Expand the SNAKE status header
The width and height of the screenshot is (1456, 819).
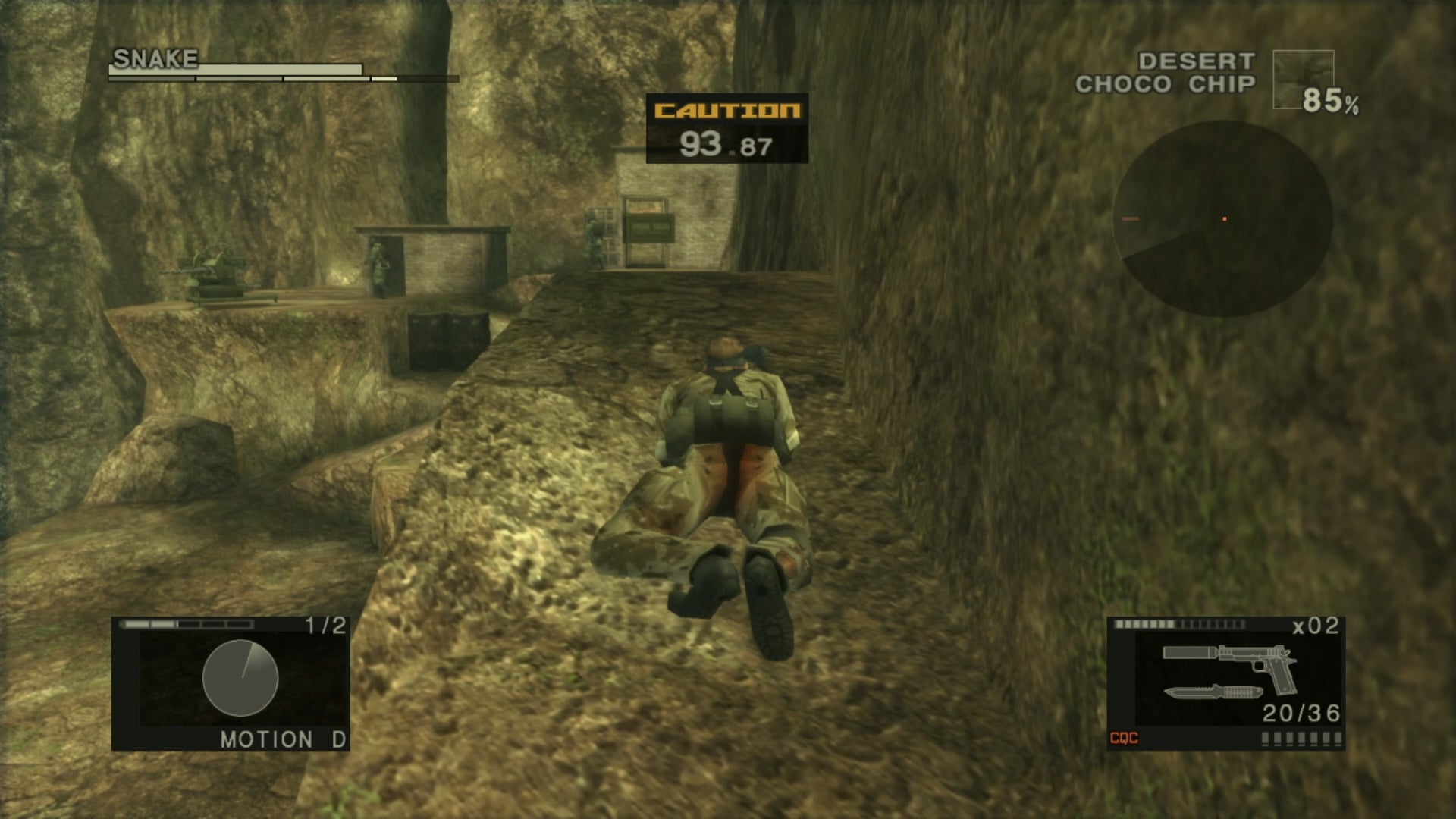click(x=155, y=57)
